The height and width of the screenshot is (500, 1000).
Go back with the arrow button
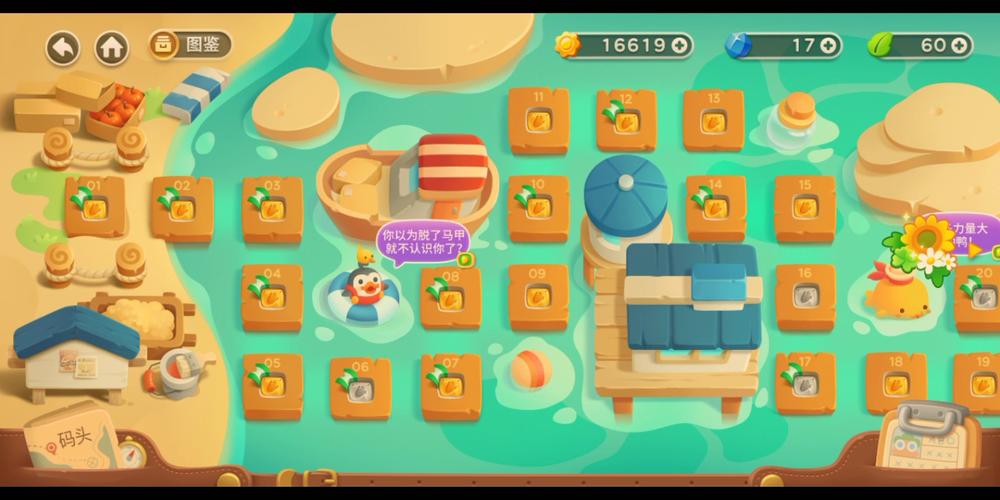(63, 47)
